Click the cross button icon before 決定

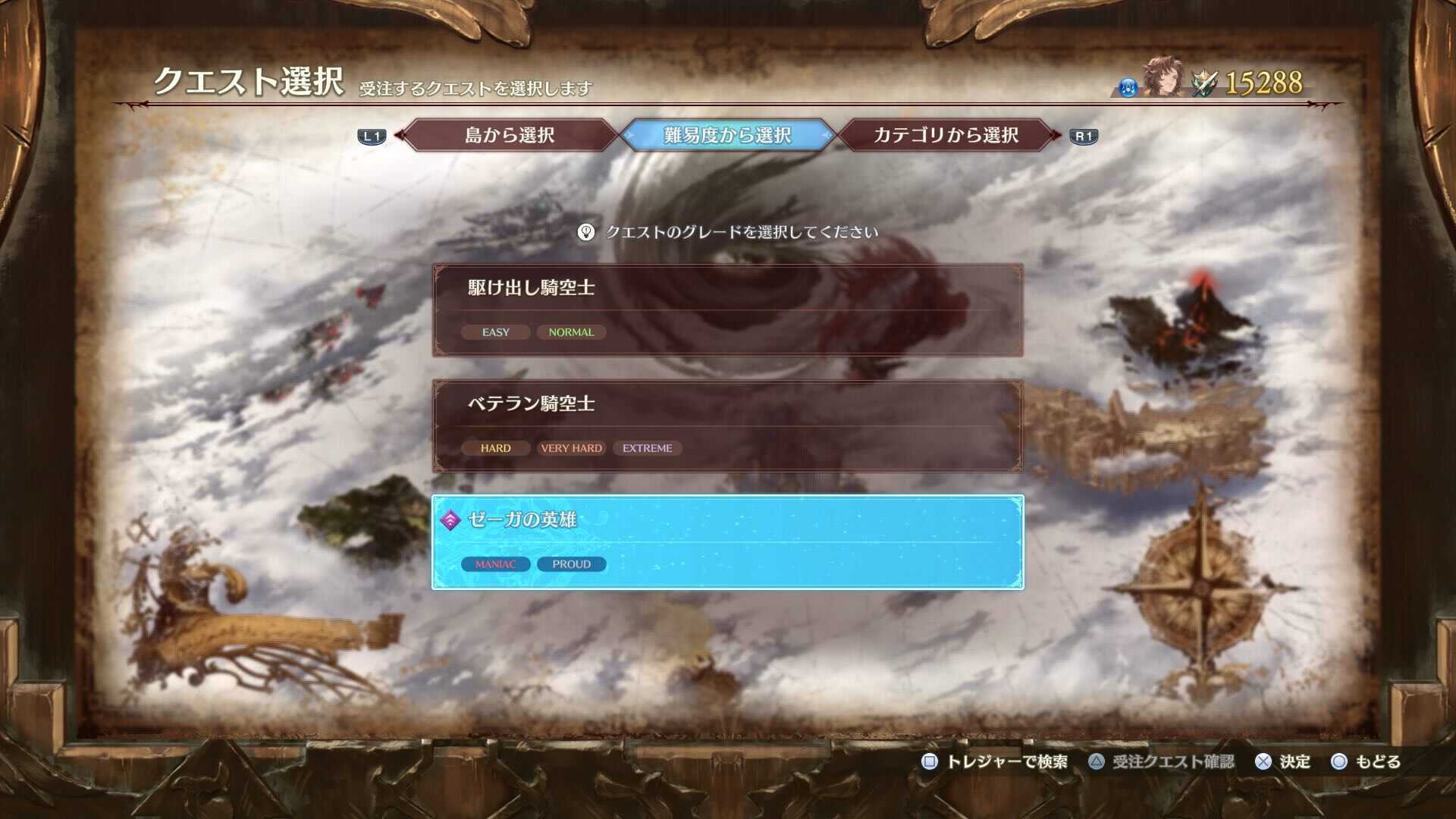click(1263, 761)
